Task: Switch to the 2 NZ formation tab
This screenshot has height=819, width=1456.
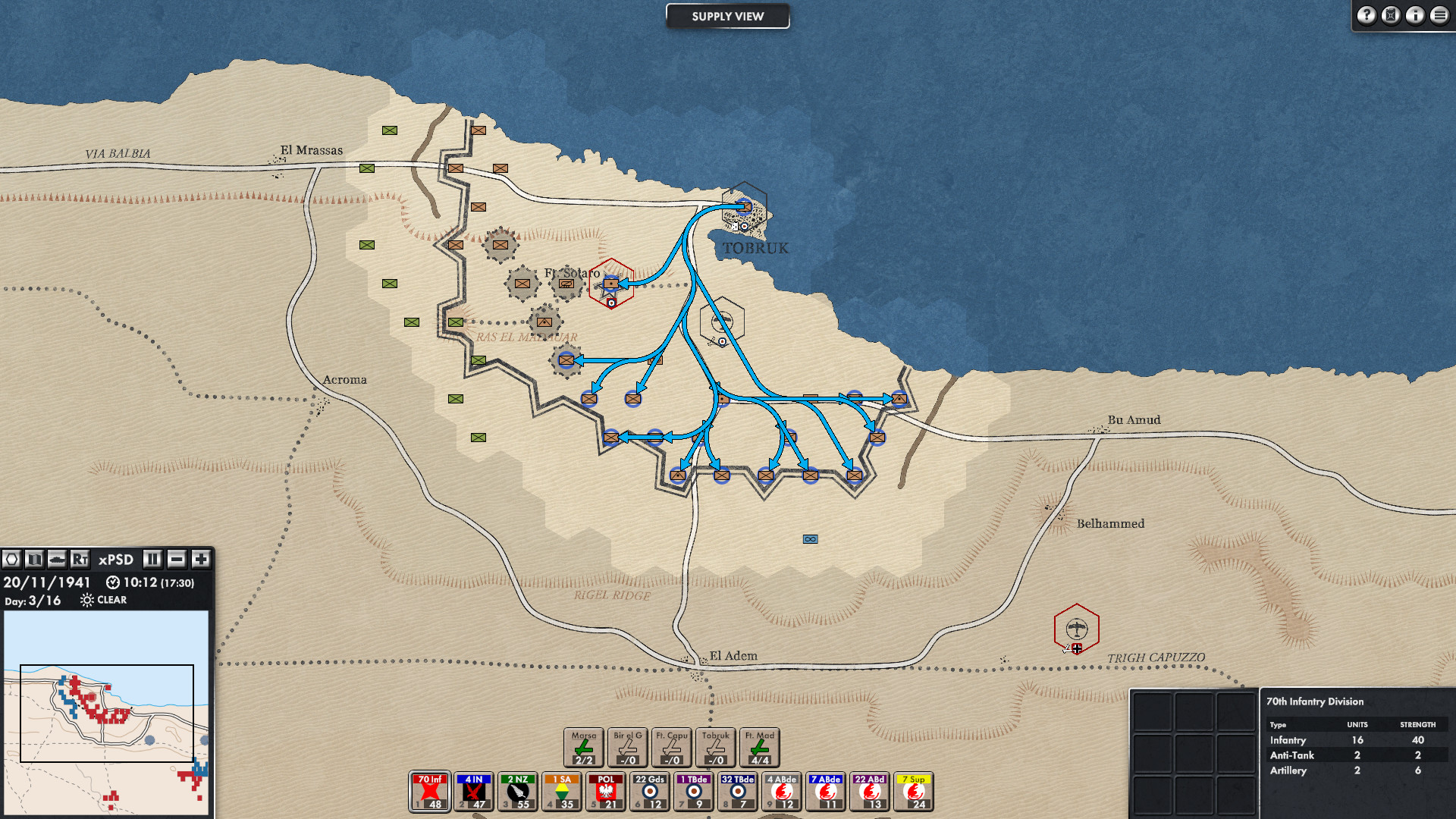Action: point(518,792)
